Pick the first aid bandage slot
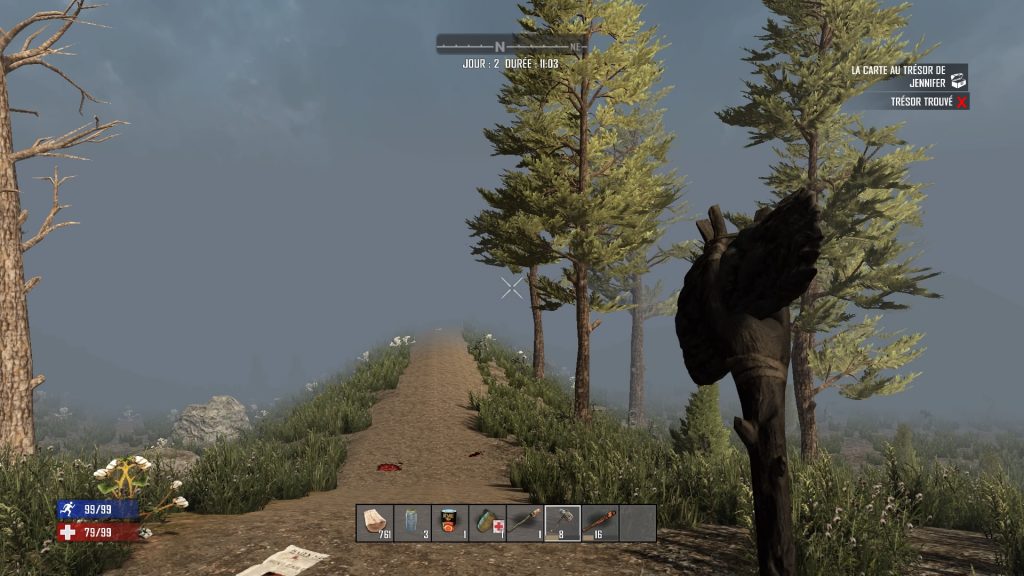 [487, 523]
